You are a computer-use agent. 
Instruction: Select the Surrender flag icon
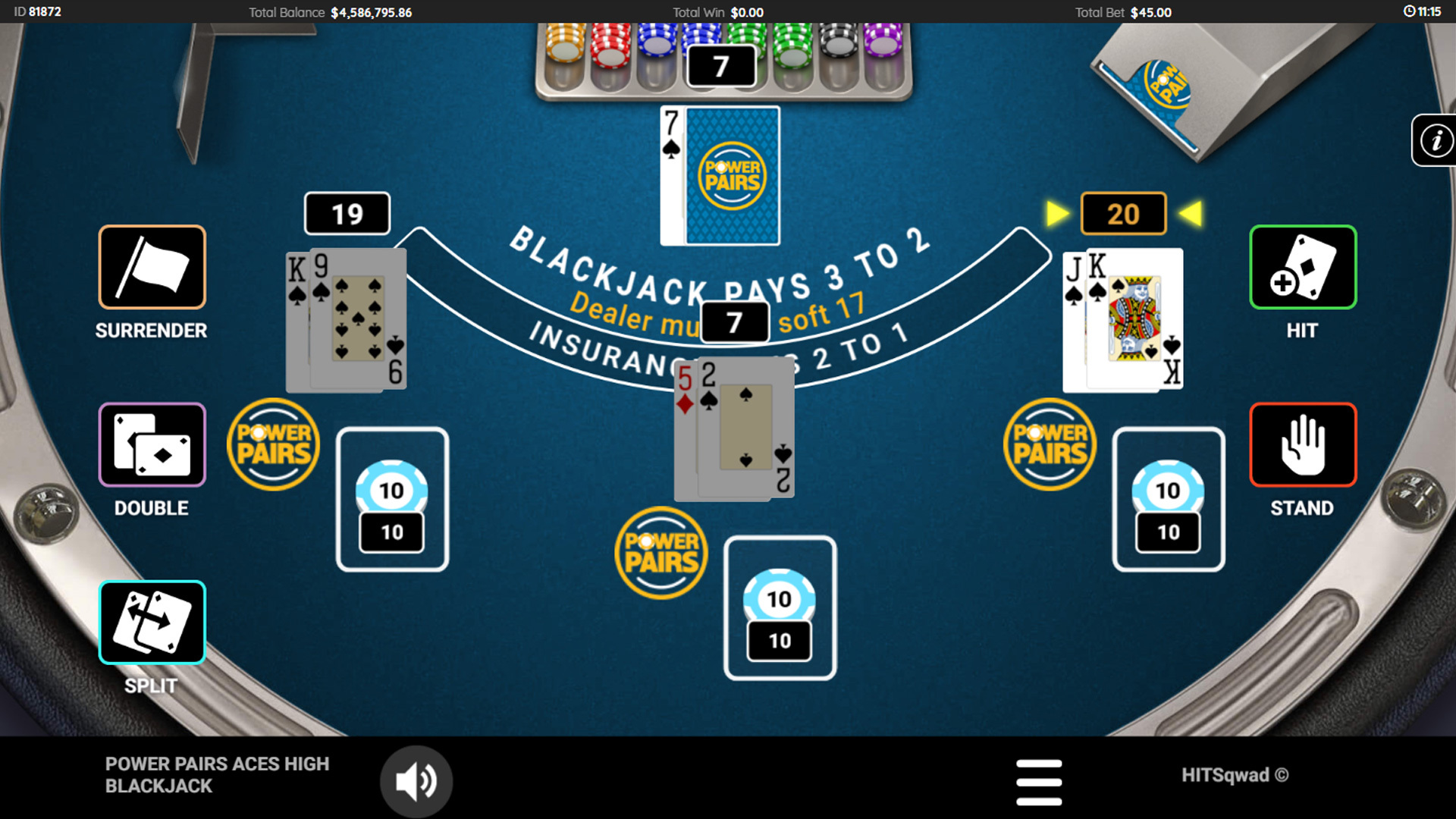(x=151, y=267)
